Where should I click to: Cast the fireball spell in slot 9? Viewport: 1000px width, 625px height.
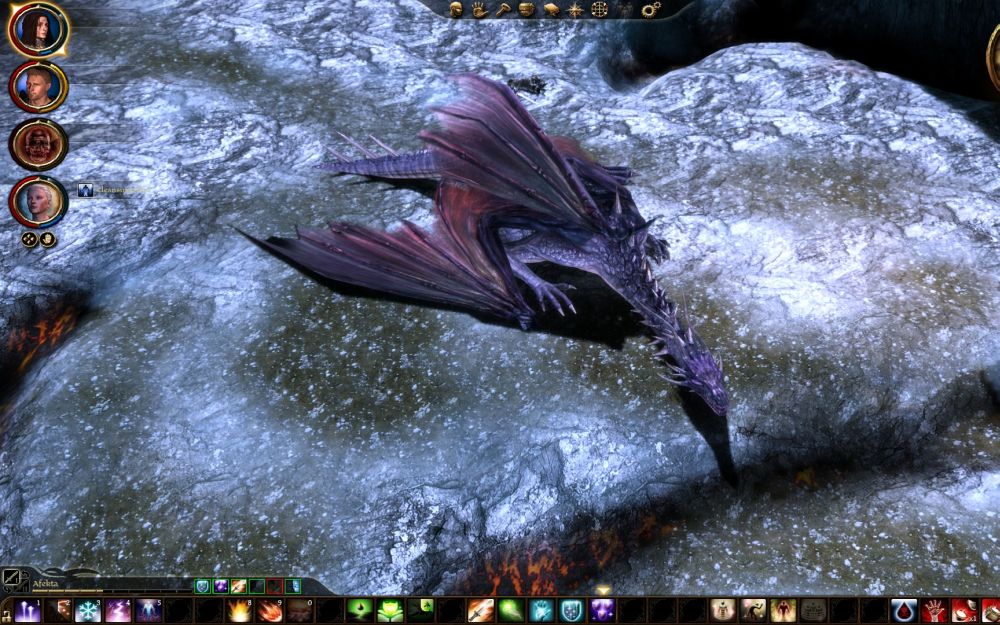click(269, 610)
